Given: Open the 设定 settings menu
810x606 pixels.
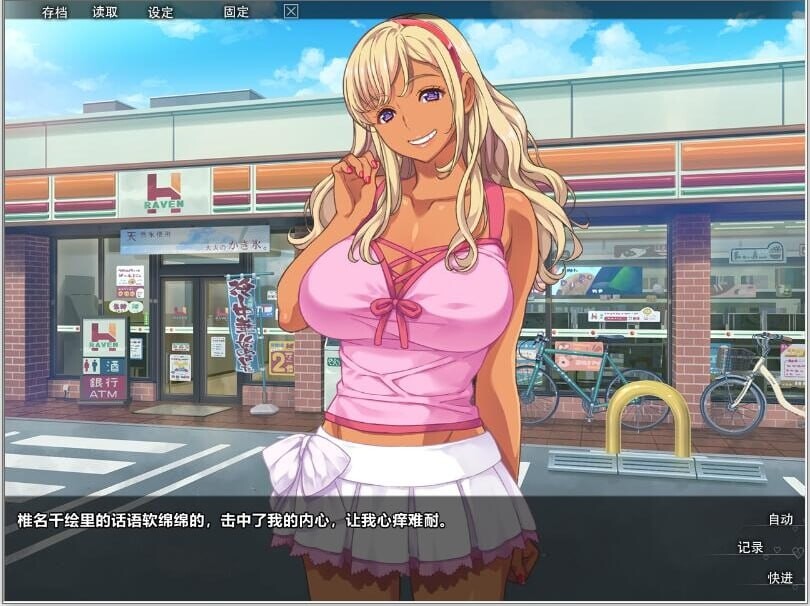Looking at the screenshot, I should 160,12.
